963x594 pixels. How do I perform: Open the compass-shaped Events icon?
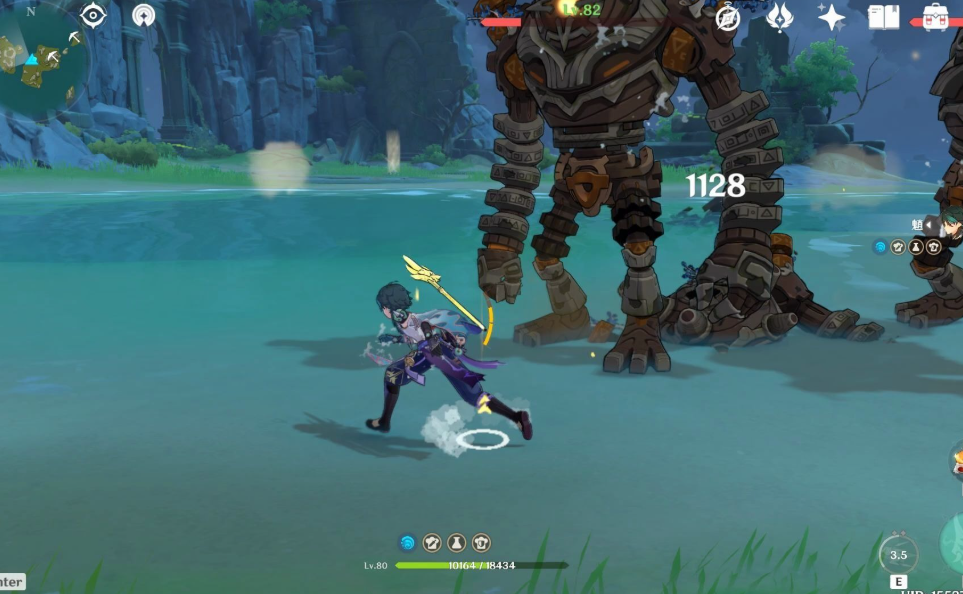click(x=728, y=17)
